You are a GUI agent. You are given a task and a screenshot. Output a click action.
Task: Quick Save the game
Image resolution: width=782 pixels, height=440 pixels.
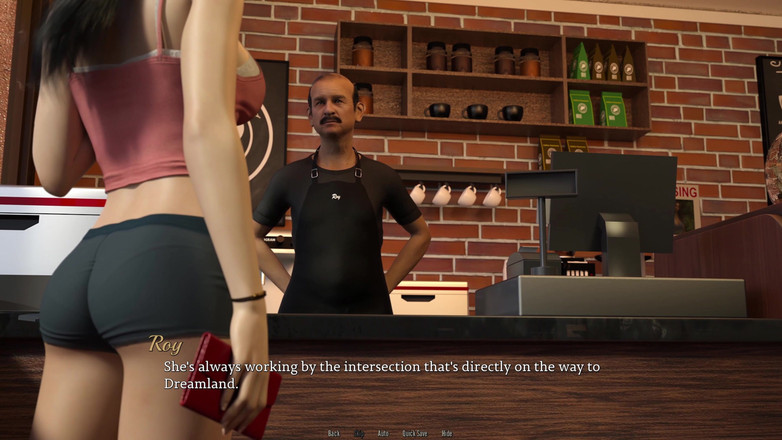point(415,433)
